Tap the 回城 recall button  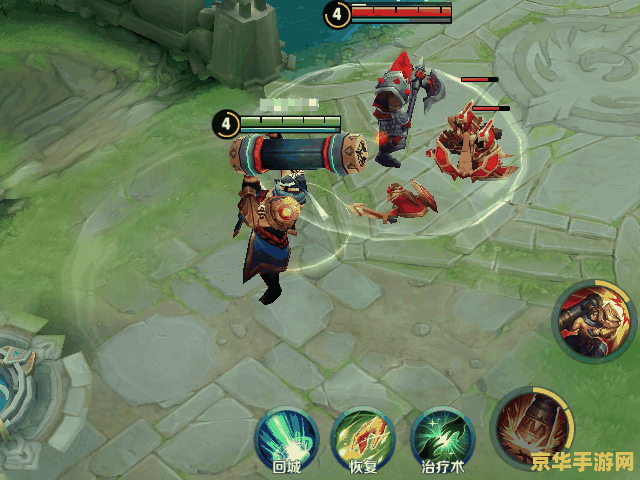click(286, 436)
